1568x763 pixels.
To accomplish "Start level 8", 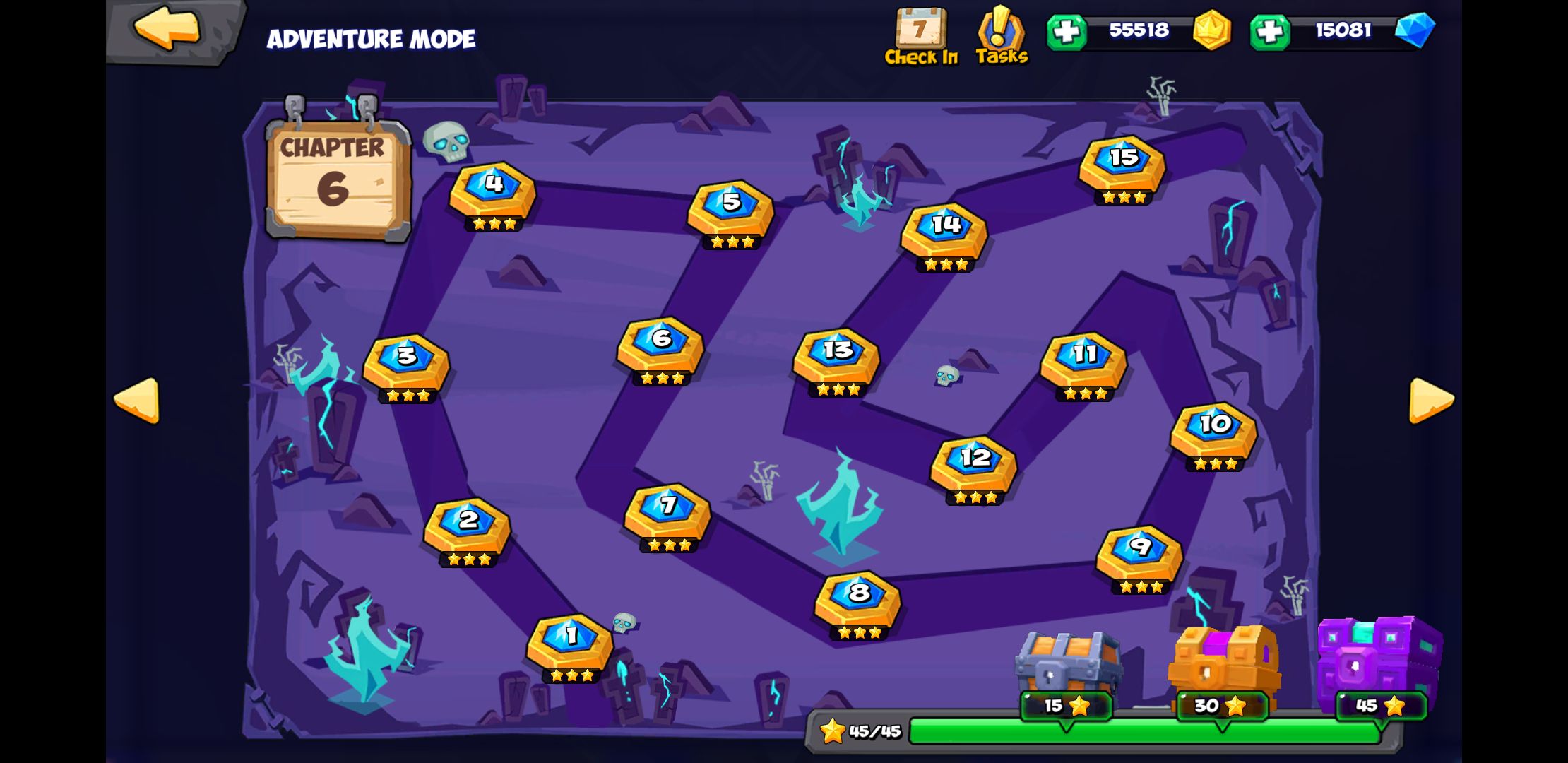I will [857, 597].
